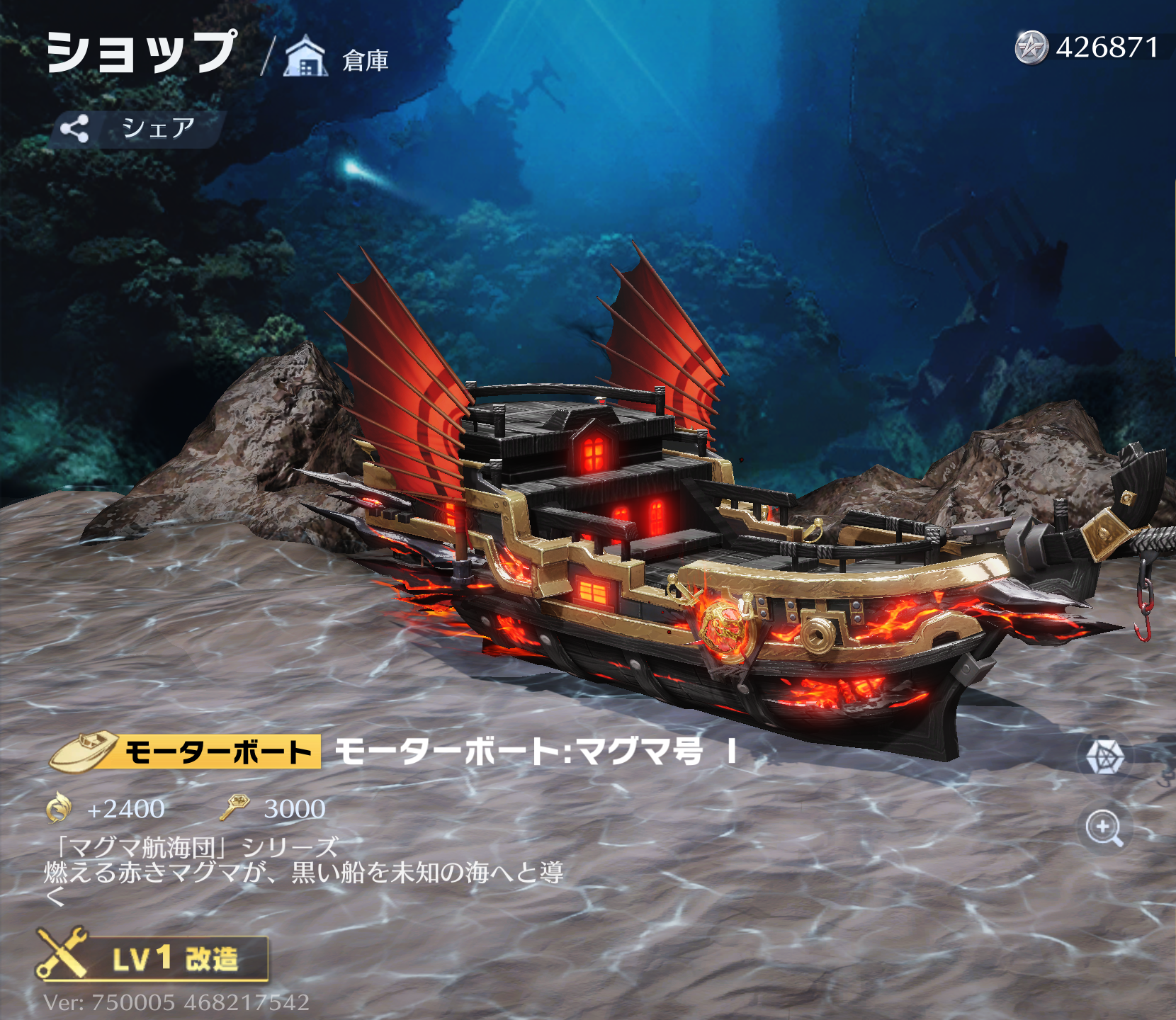The width and height of the screenshot is (1176, 1020).
Task: Tap the silver star currency icon
Action: tap(1031, 48)
